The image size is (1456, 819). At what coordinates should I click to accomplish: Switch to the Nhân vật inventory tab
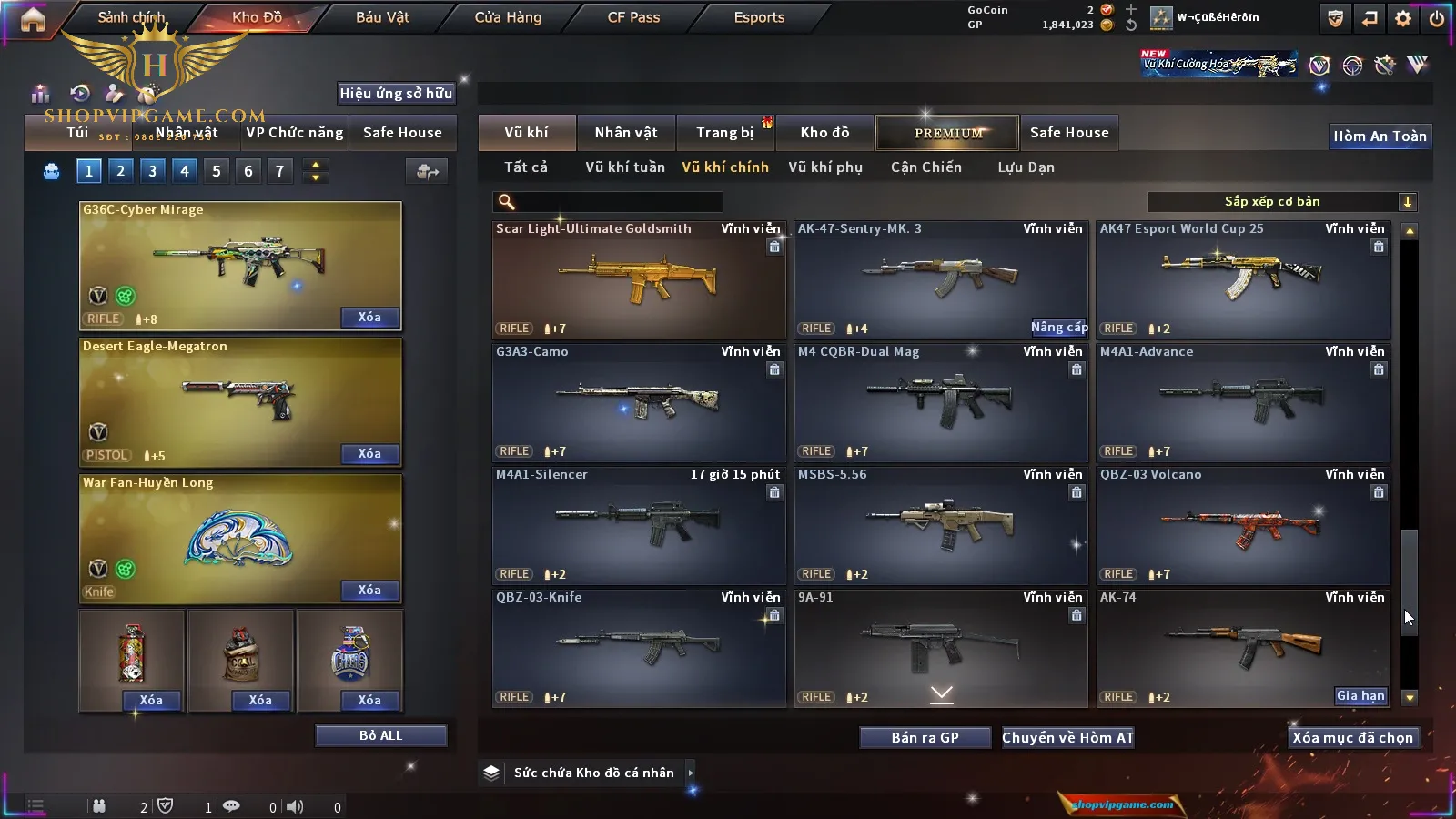click(625, 133)
